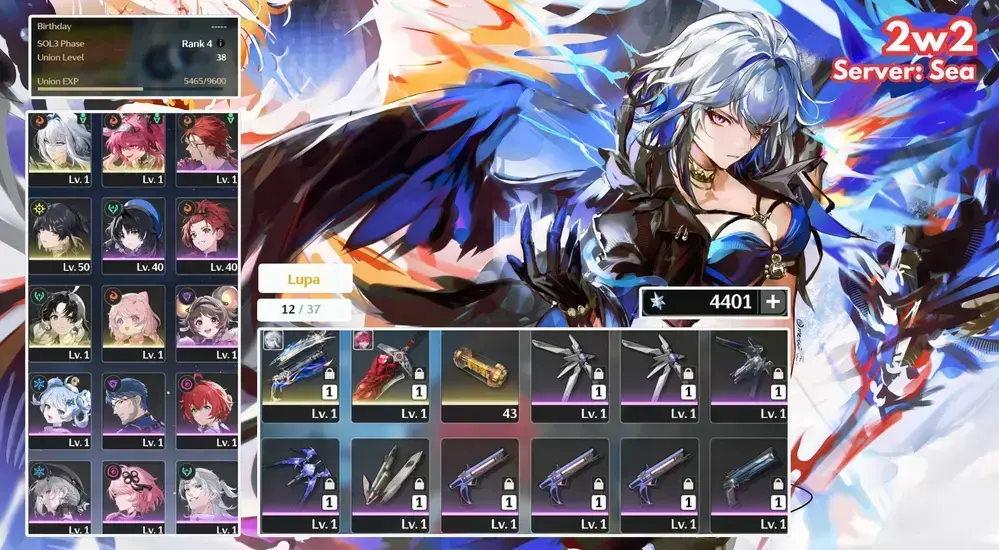Show the SOL3 Phase rank info
Viewport: 999px width, 550px height.
tap(220, 44)
